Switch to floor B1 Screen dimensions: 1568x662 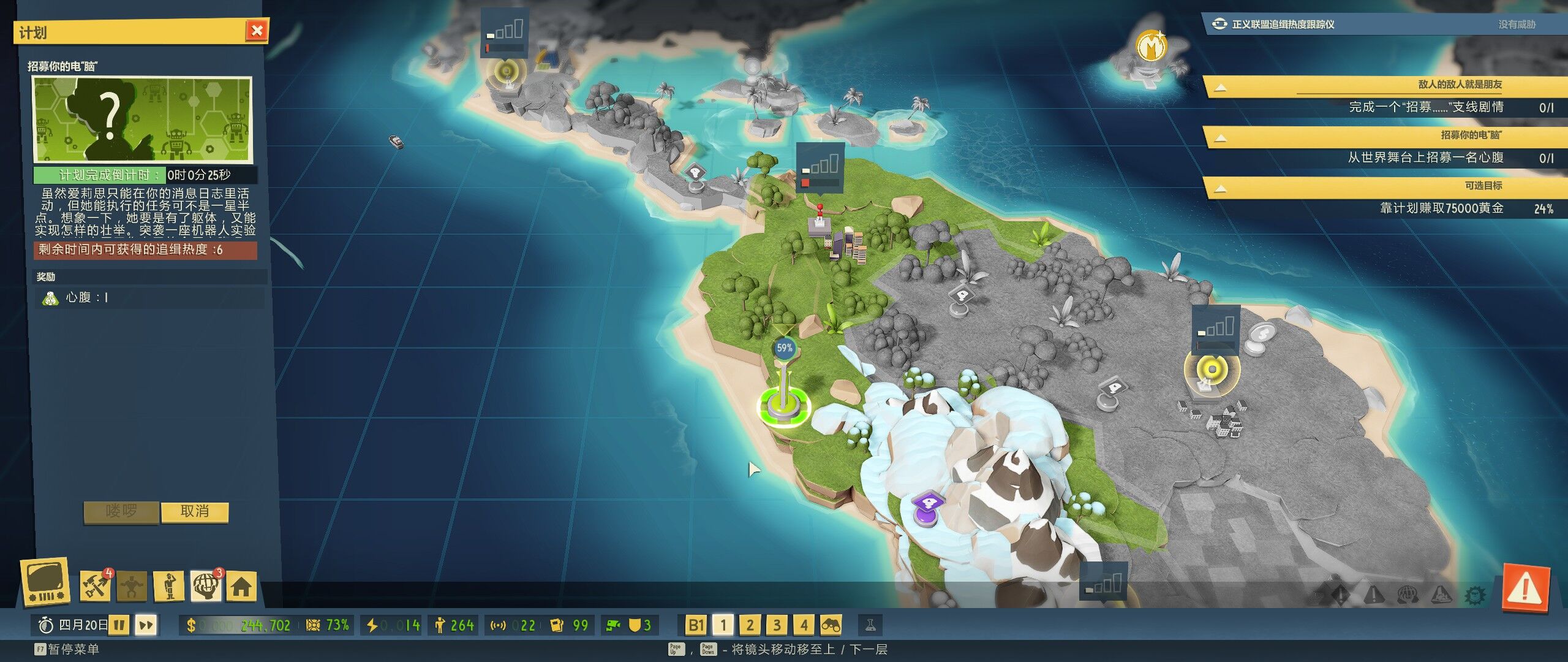(696, 625)
